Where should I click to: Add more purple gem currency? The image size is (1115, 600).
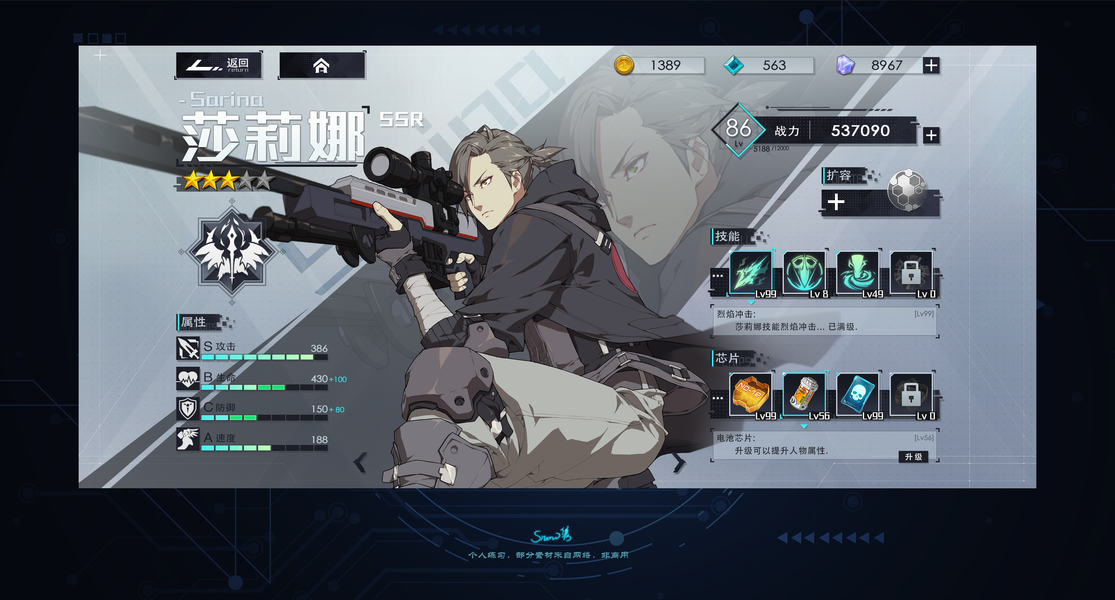pos(931,65)
